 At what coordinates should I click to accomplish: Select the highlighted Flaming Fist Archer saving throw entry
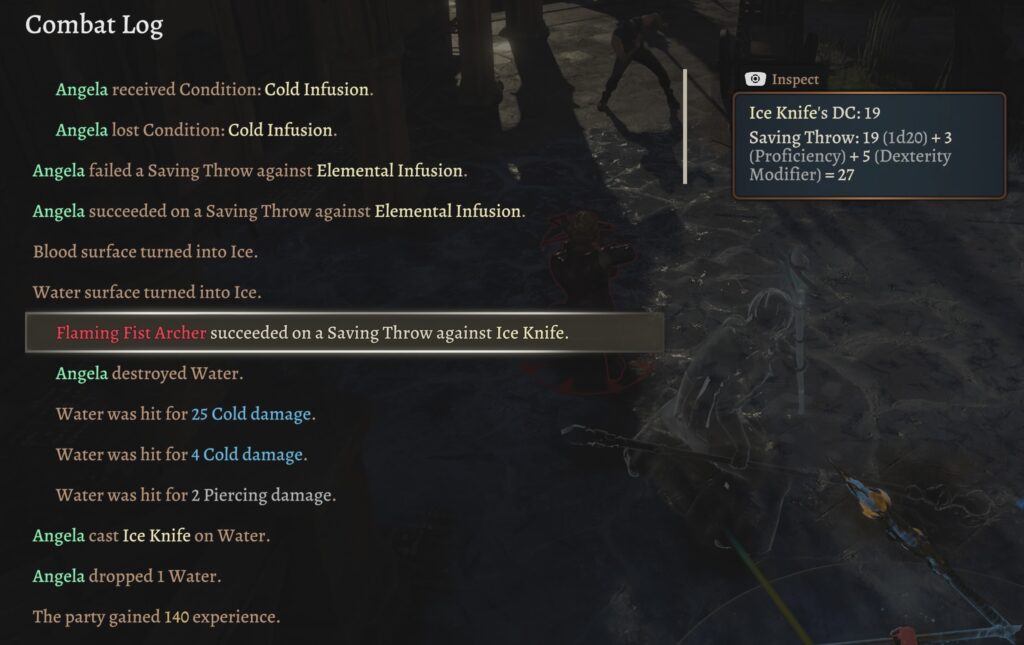pyautogui.click(x=312, y=333)
